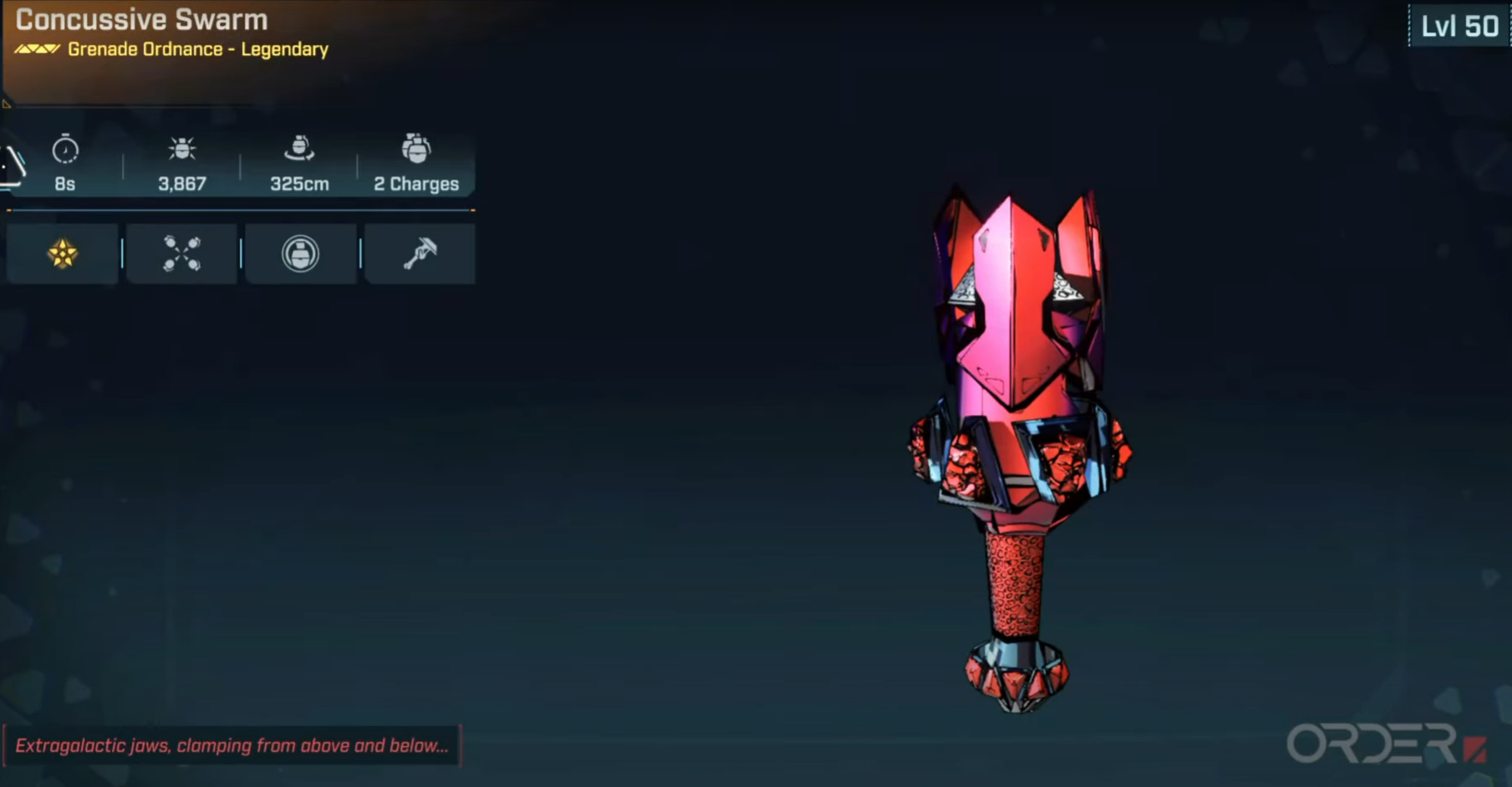Select the crossed grenades delivery icon

pyautogui.click(x=181, y=253)
